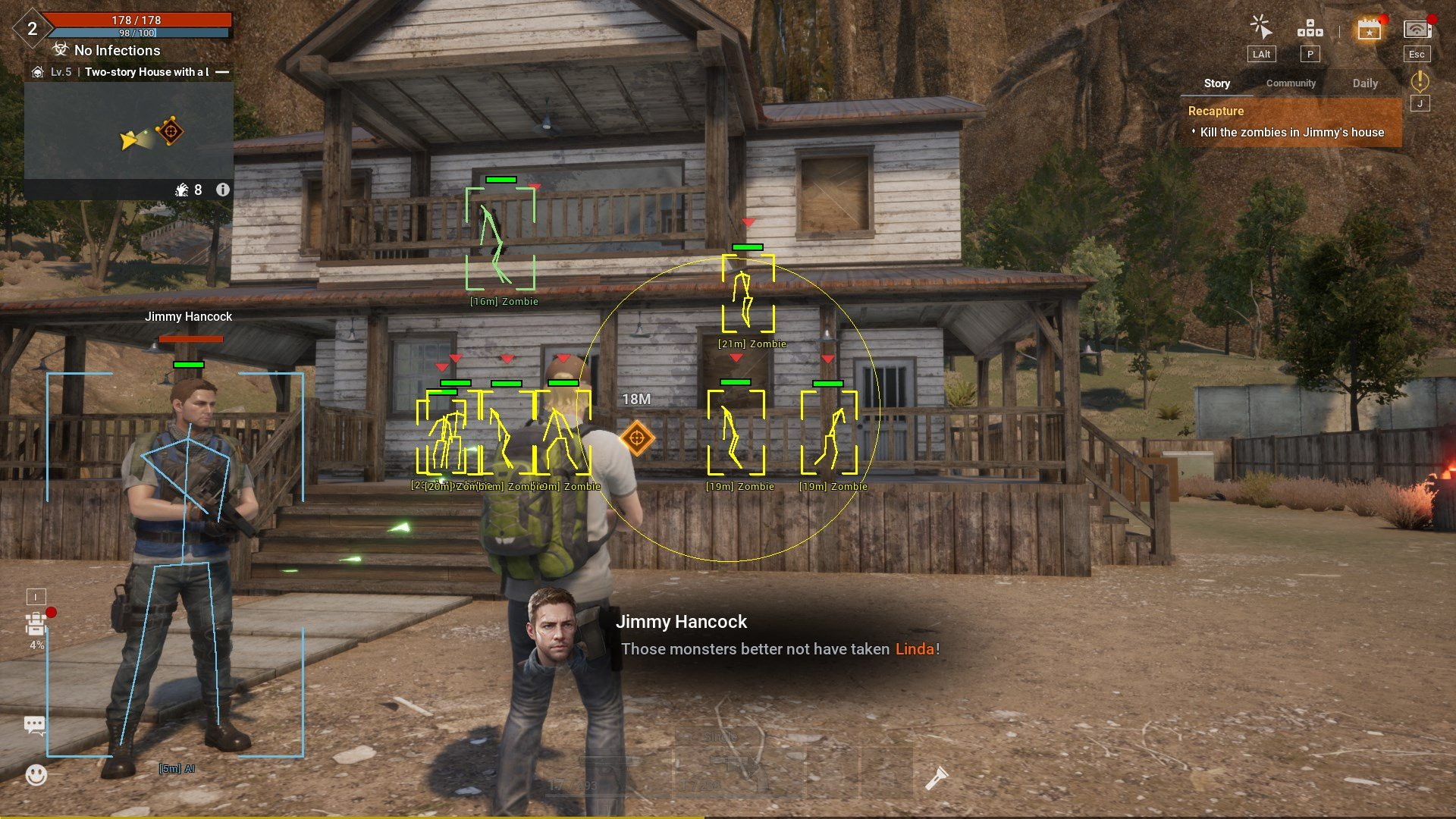
Task: Collapse the Two-story House location header
Action: tap(222, 72)
